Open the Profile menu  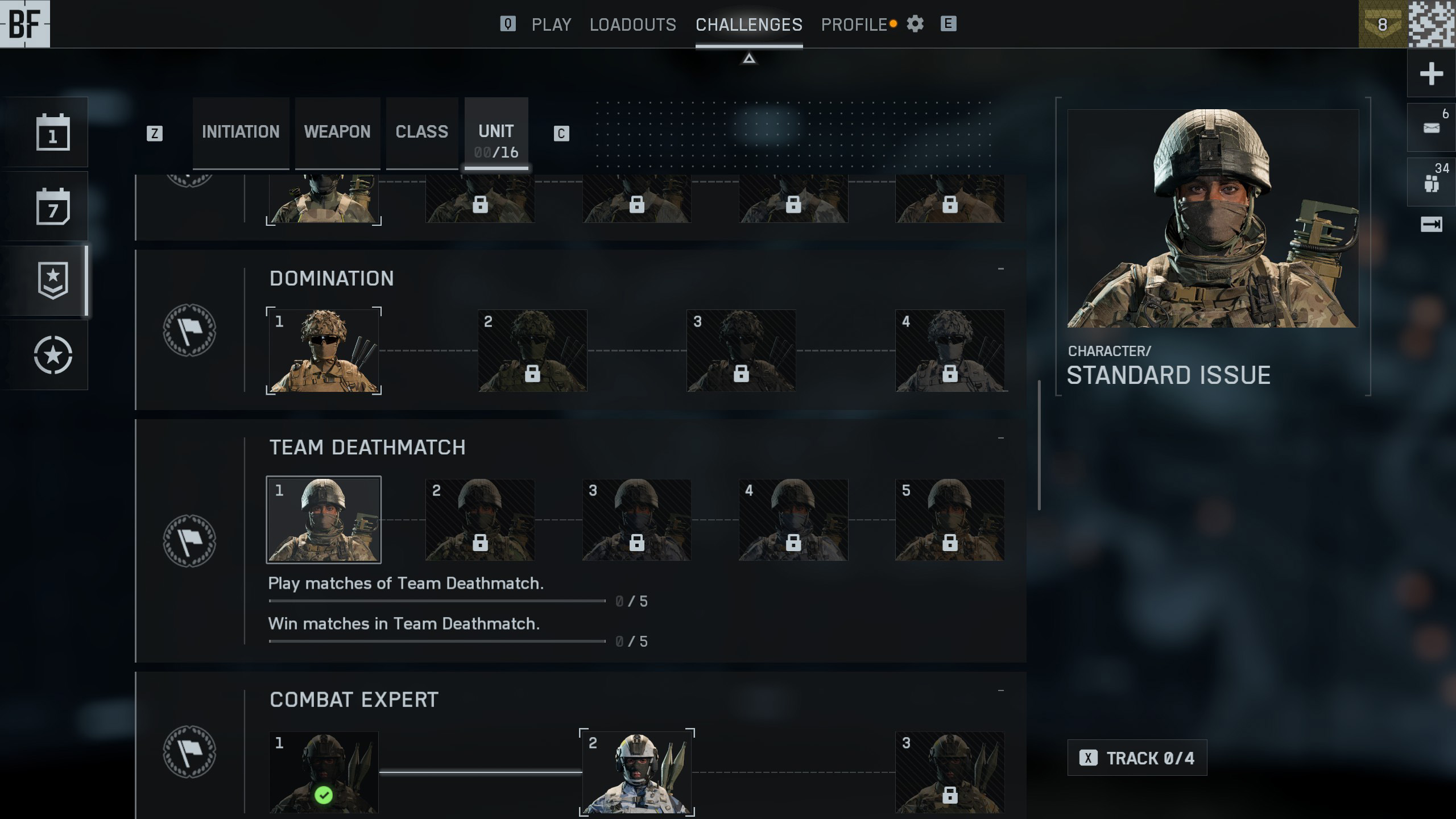pyautogui.click(x=854, y=24)
